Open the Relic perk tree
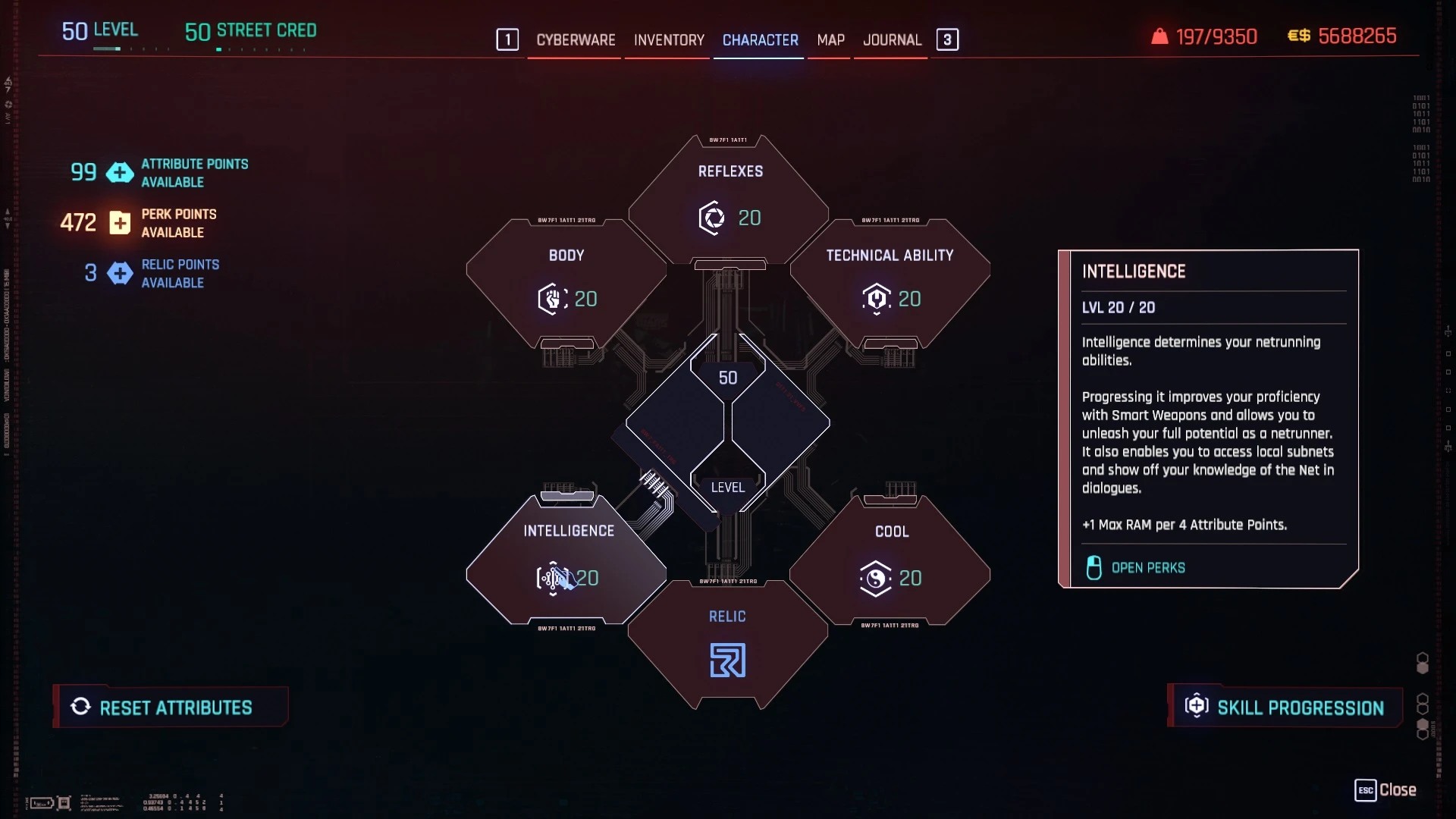This screenshot has width=1456, height=819. point(728,646)
